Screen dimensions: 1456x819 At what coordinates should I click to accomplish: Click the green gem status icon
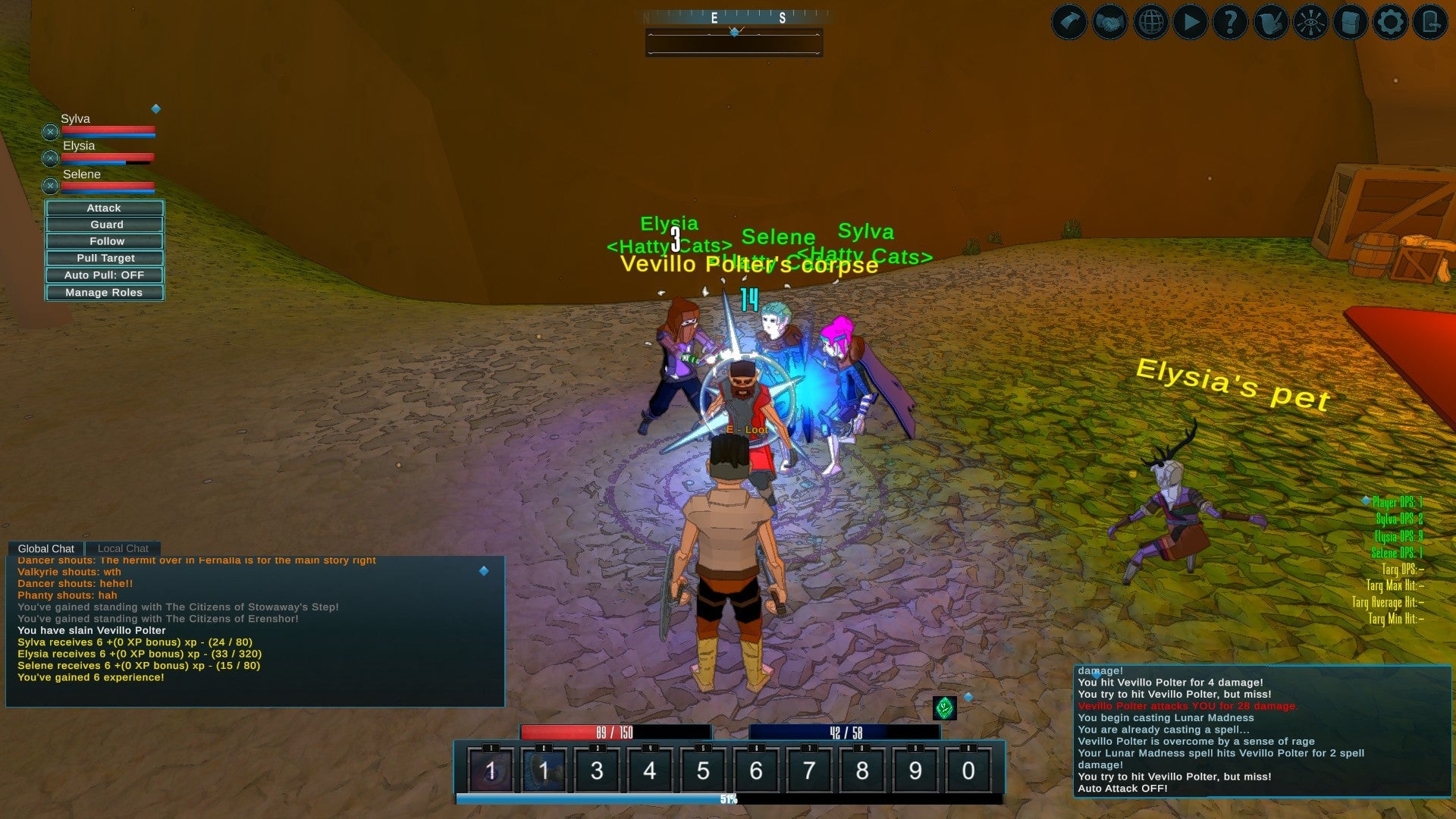point(944,708)
